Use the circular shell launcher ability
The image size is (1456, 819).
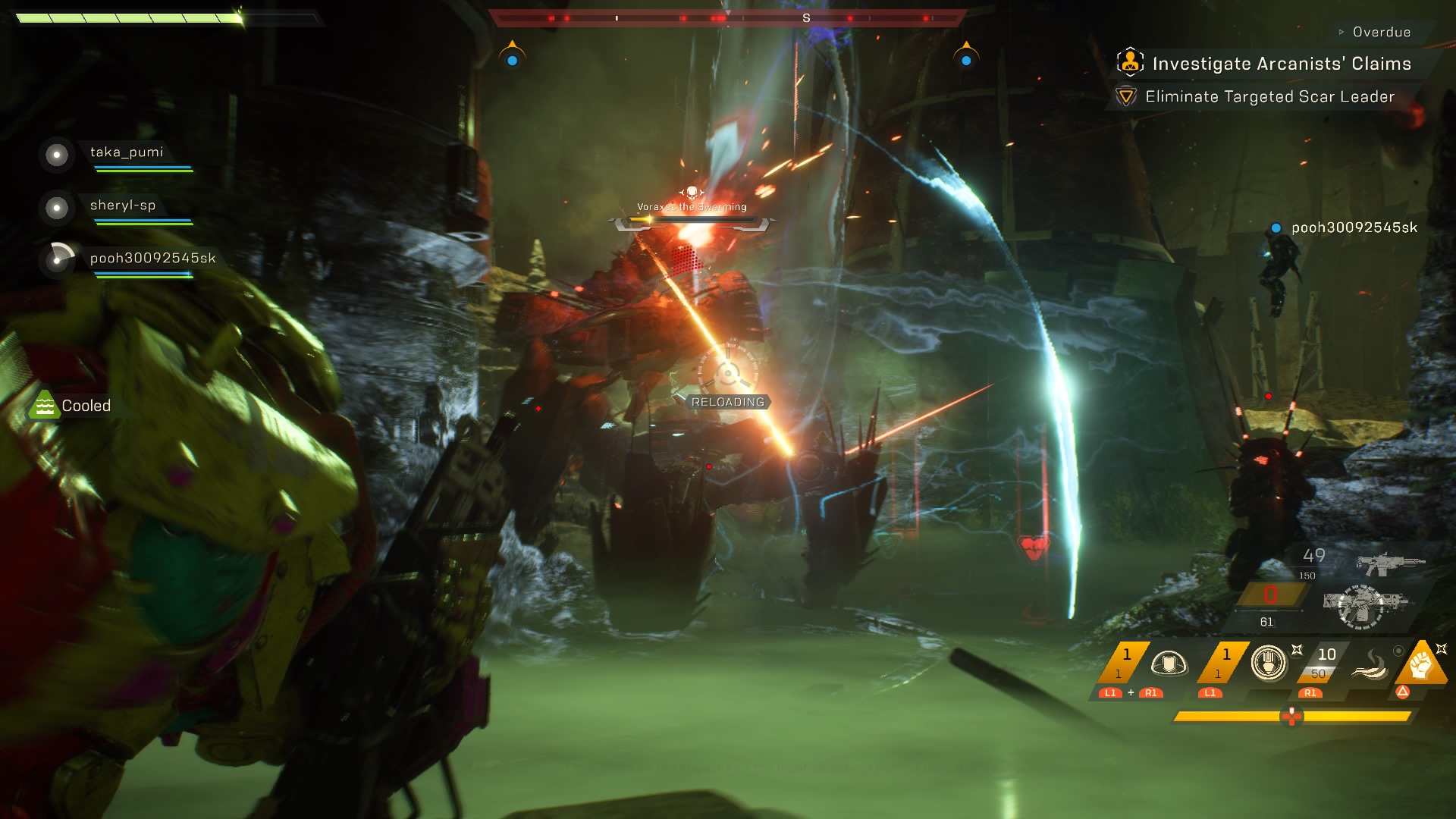point(1269,664)
